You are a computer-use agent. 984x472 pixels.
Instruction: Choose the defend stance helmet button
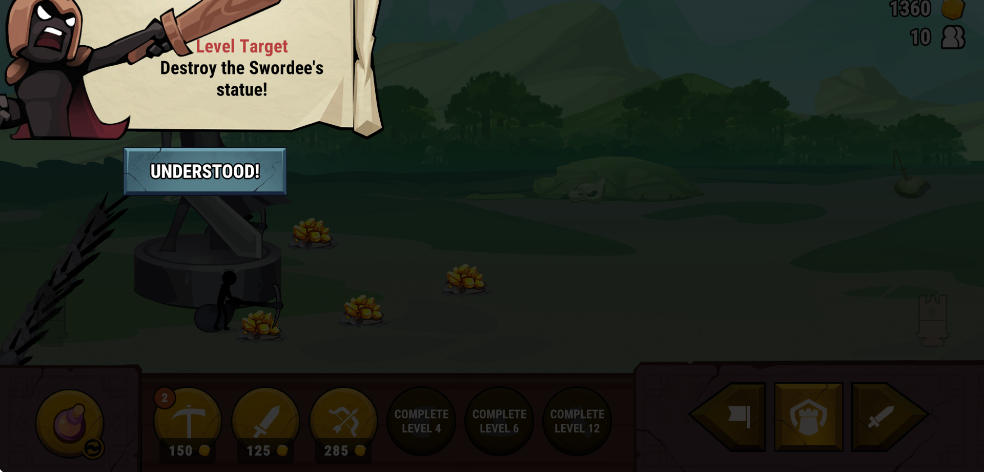(808, 416)
